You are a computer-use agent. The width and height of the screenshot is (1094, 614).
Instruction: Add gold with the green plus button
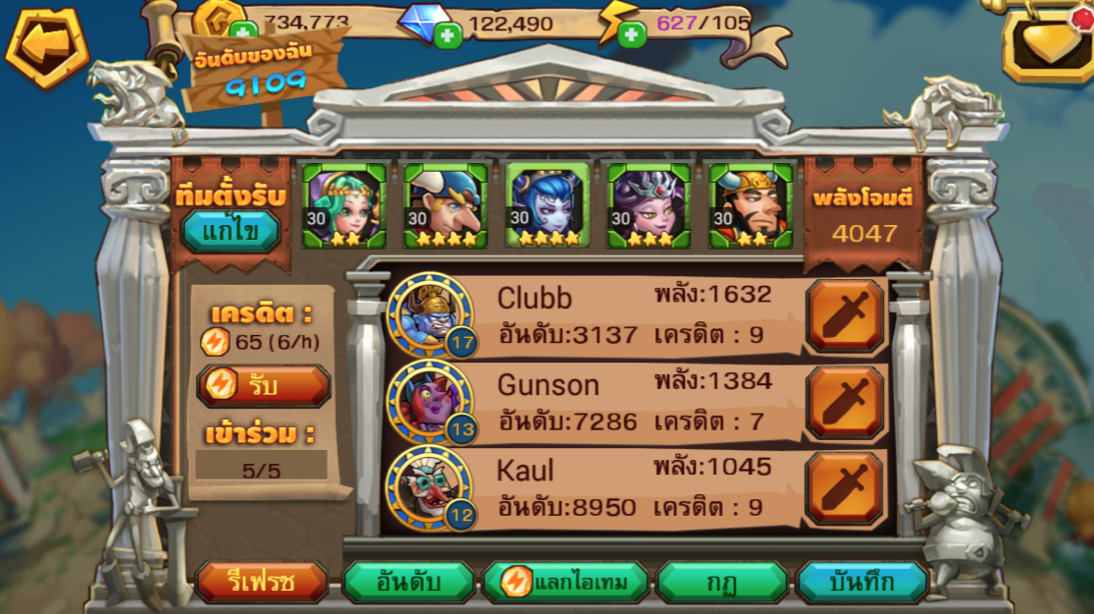[243, 33]
